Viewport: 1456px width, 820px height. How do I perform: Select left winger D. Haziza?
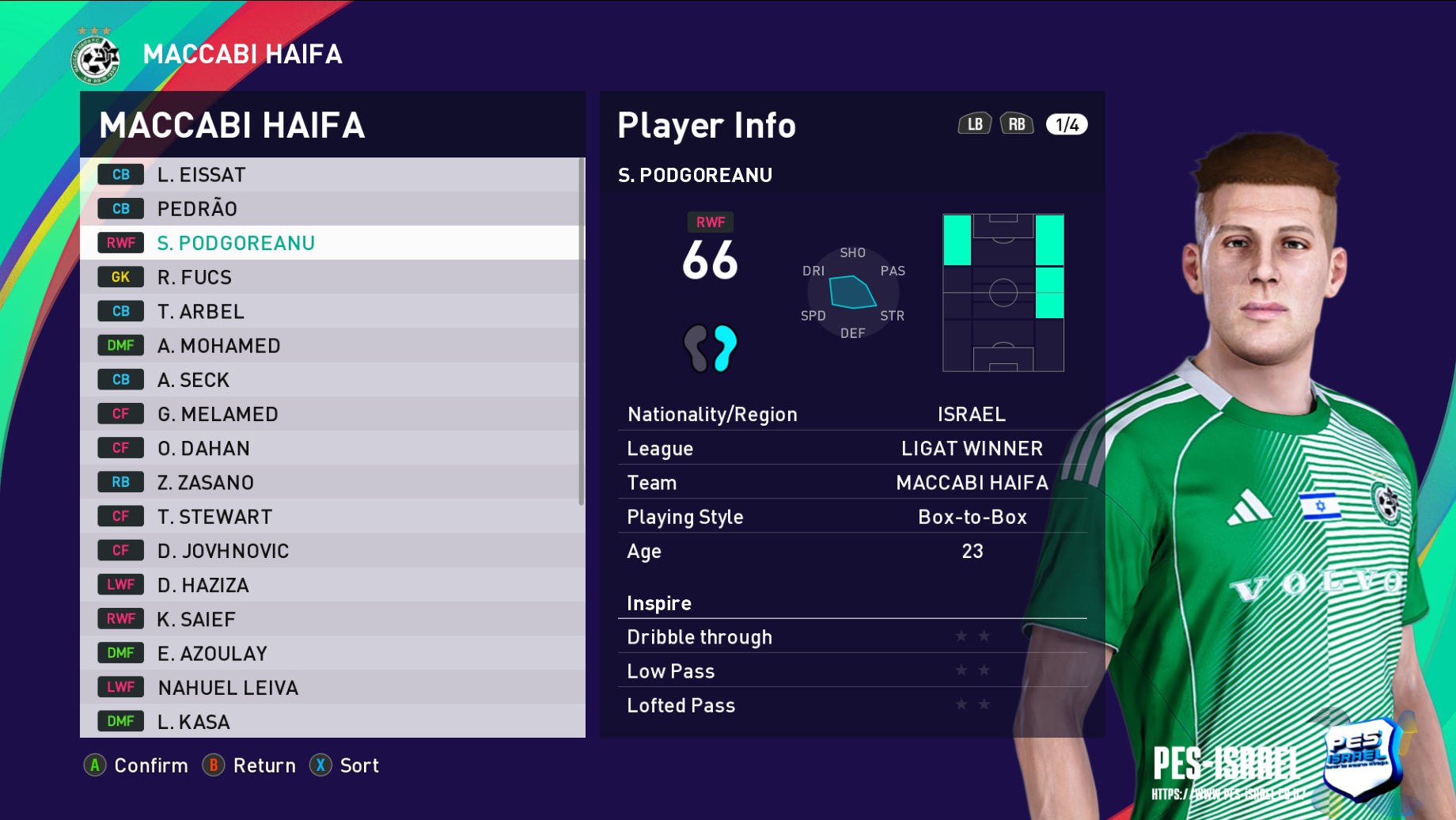(x=332, y=585)
